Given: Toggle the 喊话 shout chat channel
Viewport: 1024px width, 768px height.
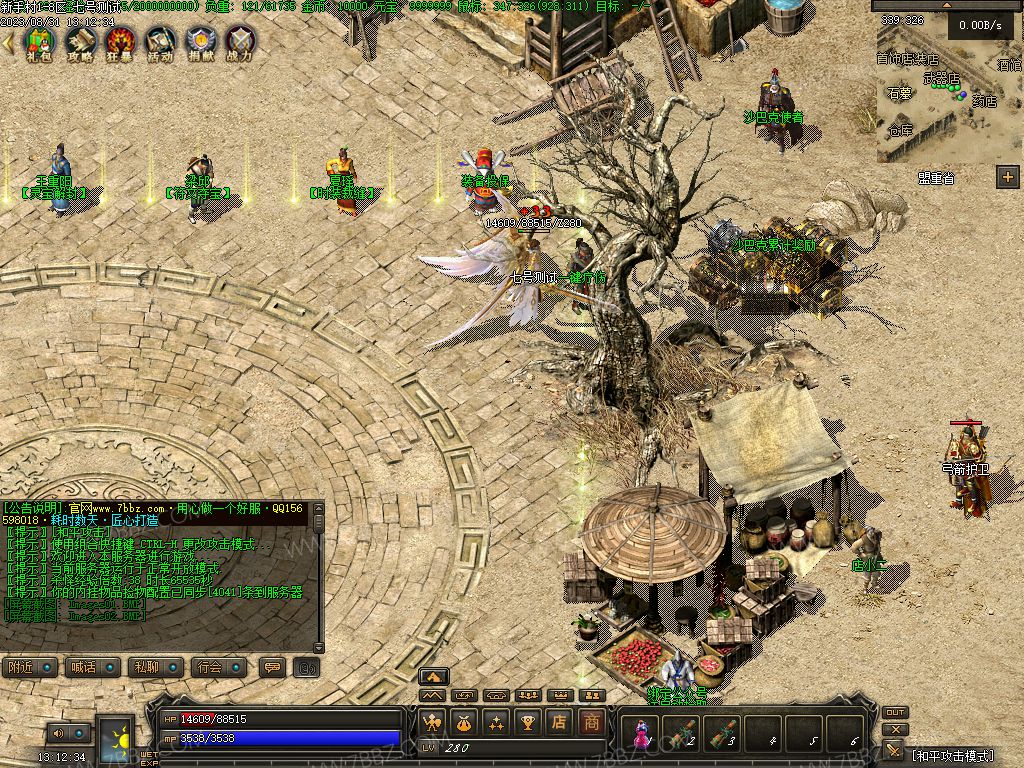Looking at the screenshot, I should pyautogui.click(x=92, y=667).
